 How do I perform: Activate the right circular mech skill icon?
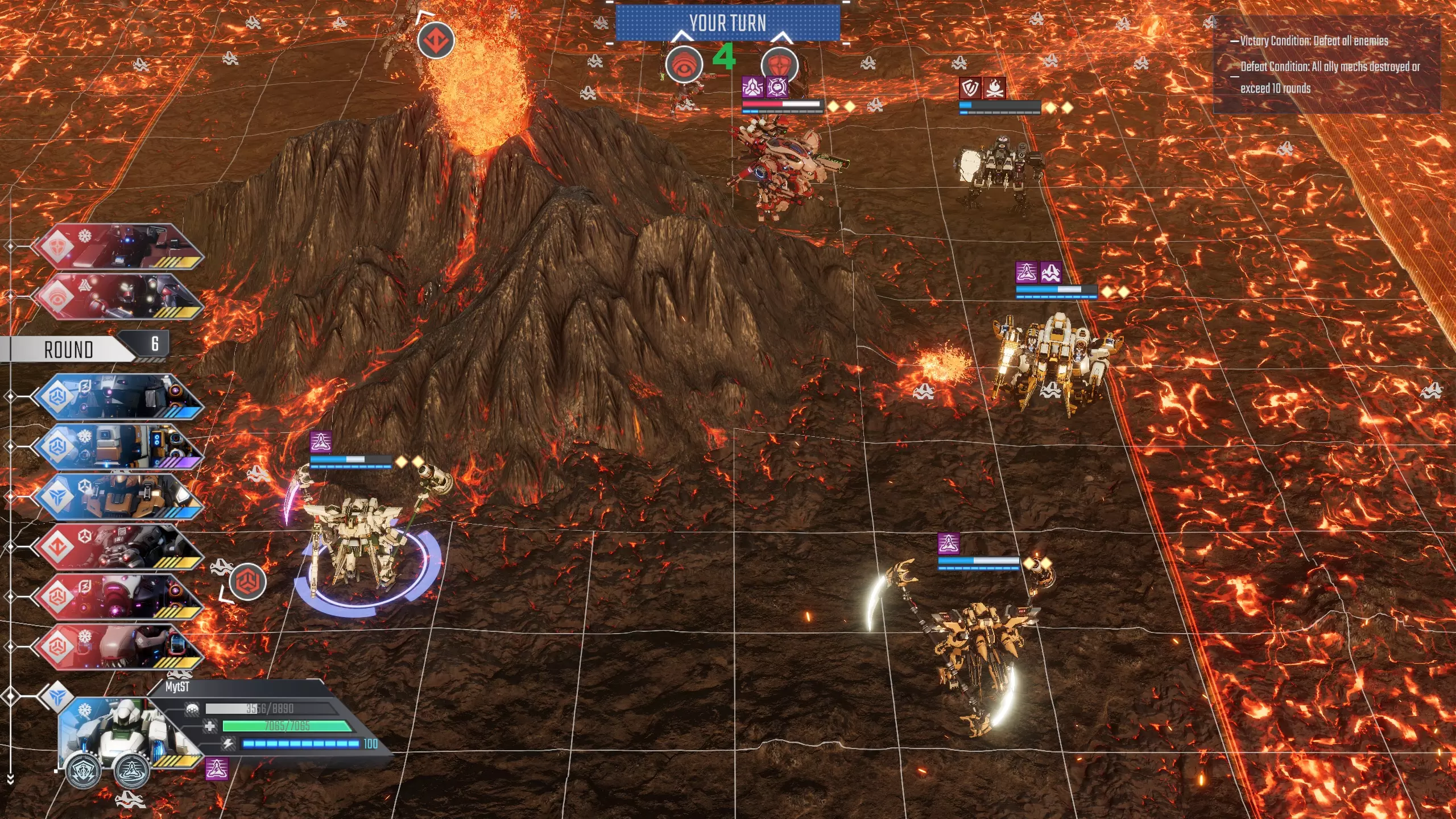[x=132, y=771]
